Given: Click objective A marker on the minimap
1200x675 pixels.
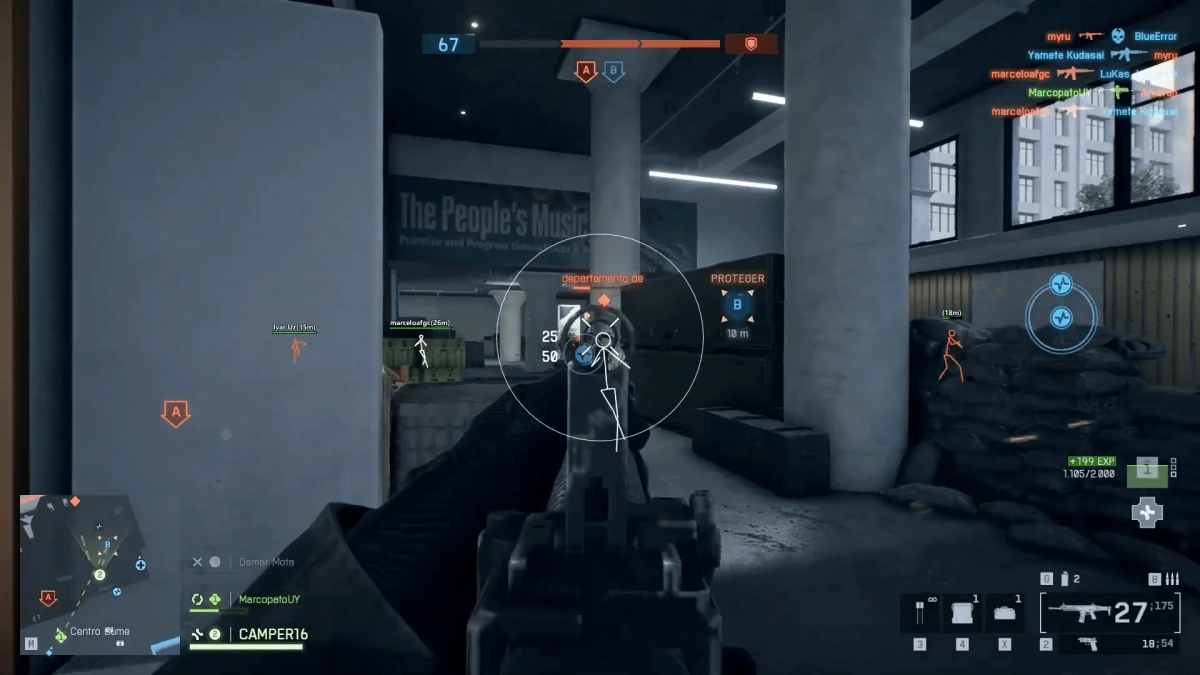Looking at the screenshot, I should (x=47, y=598).
